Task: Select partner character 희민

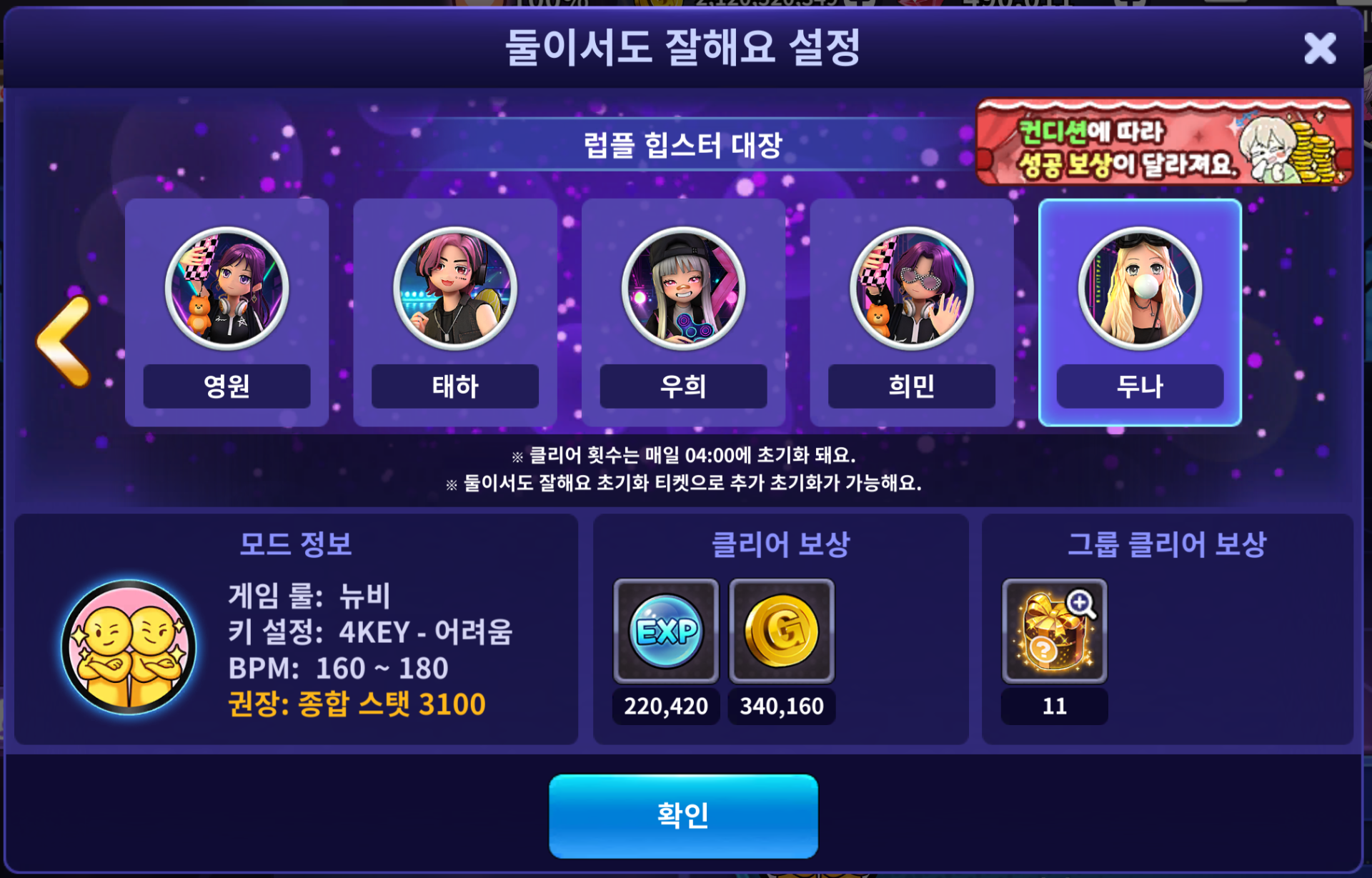Action: 911,312
